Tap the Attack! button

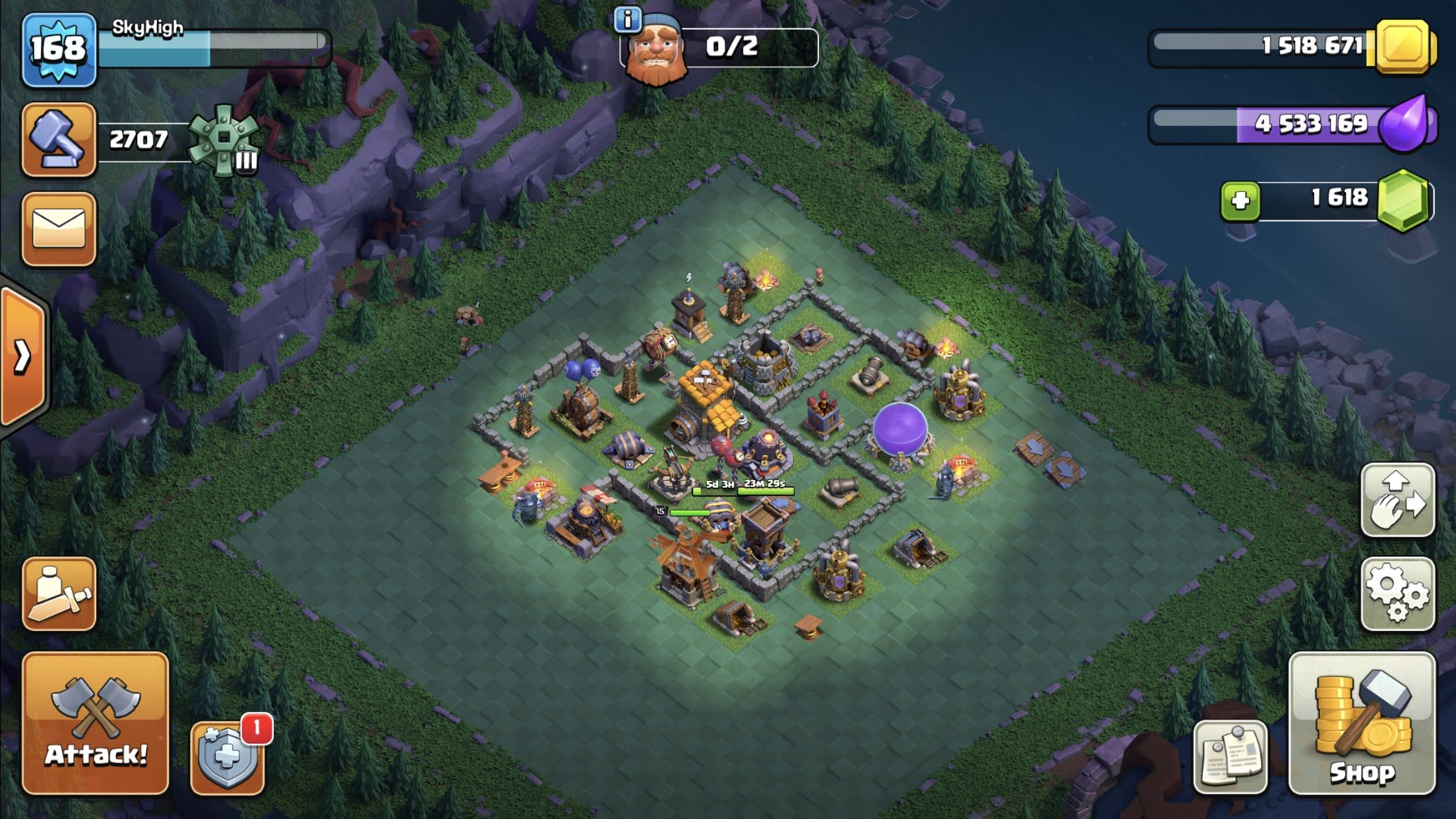pyautogui.click(x=96, y=724)
